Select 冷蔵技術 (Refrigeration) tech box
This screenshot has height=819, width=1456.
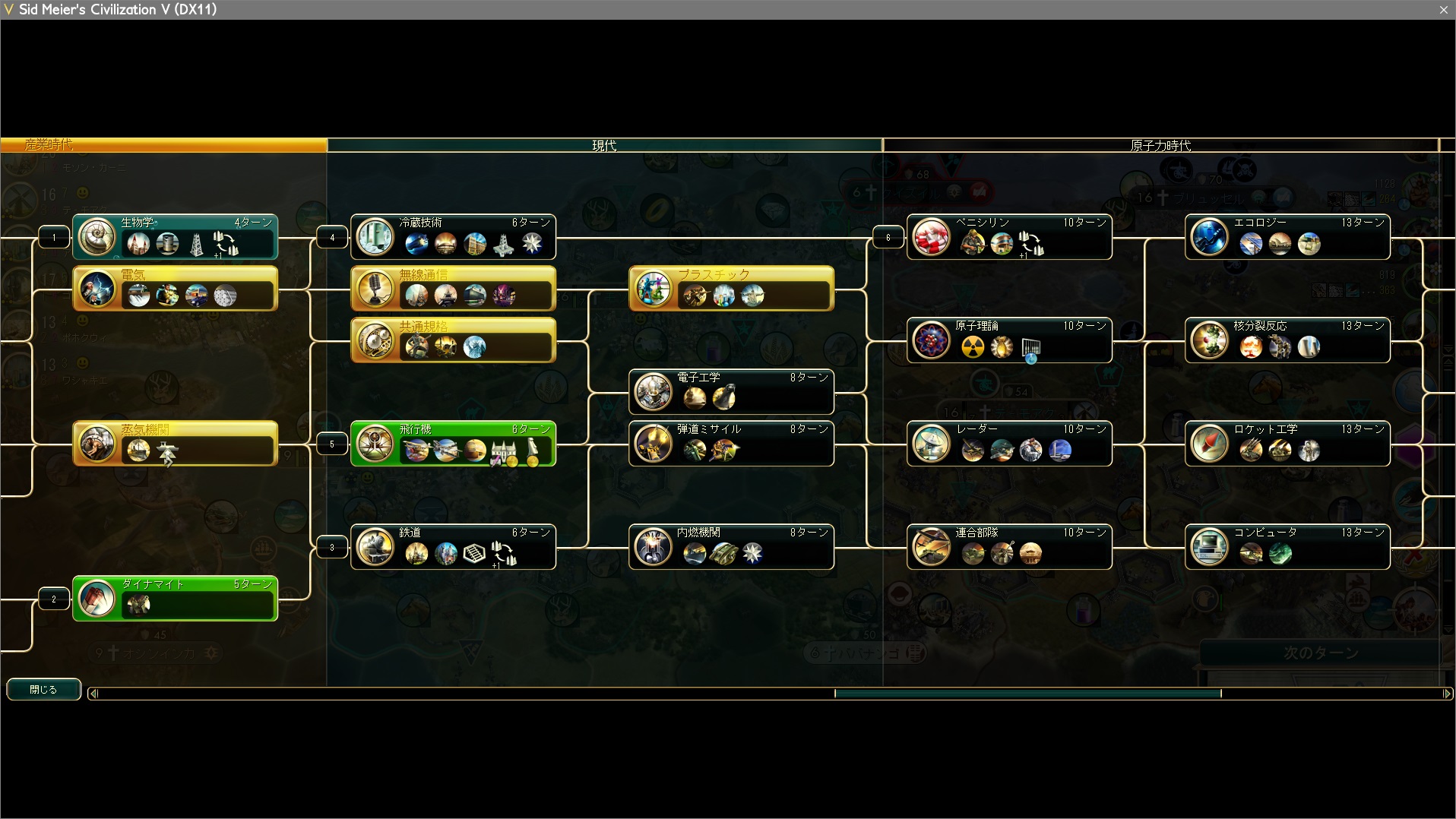pos(454,236)
